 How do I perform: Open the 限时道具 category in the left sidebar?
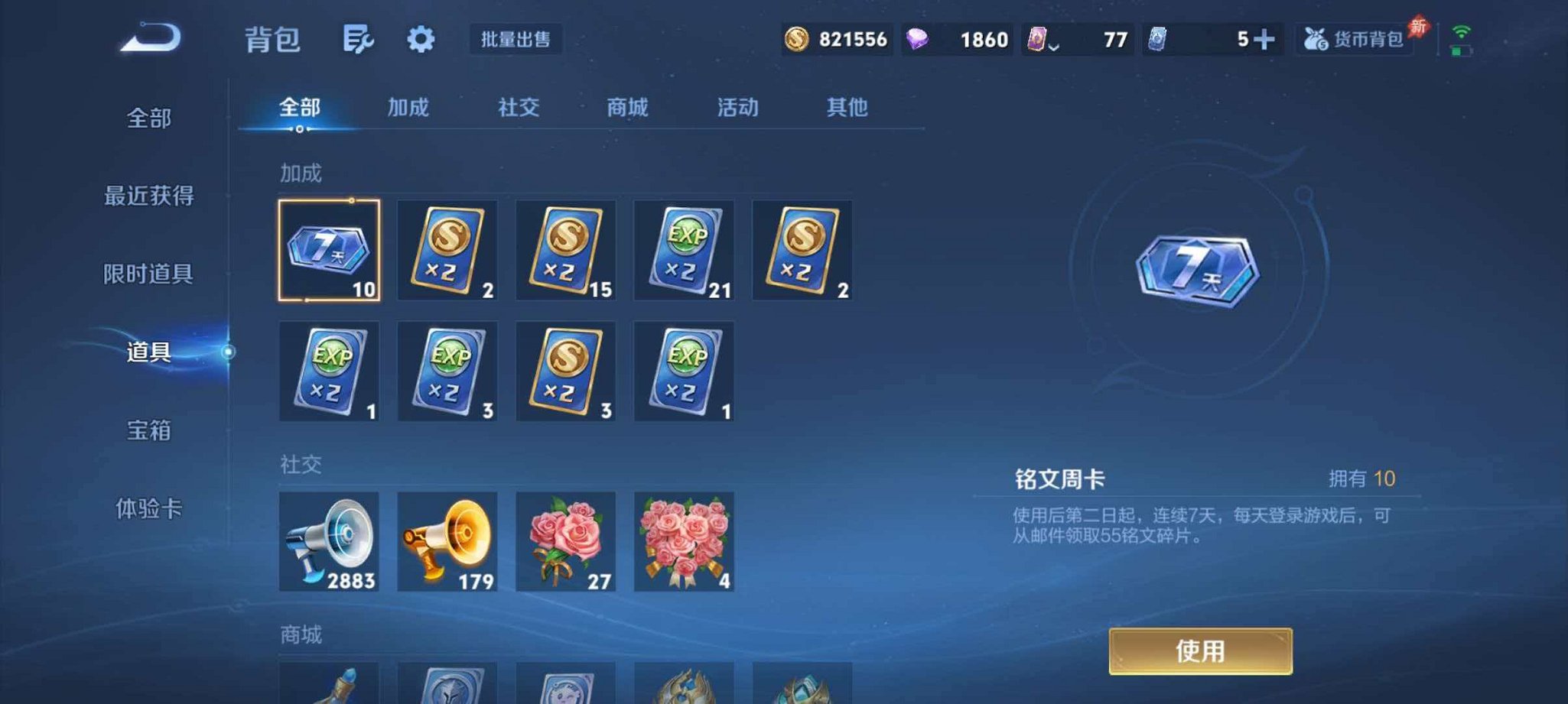(x=150, y=275)
